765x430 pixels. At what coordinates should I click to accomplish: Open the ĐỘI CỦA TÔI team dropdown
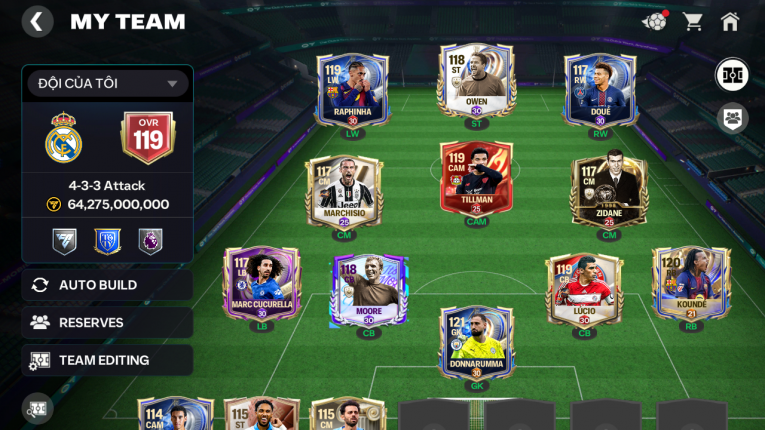click(107, 83)
